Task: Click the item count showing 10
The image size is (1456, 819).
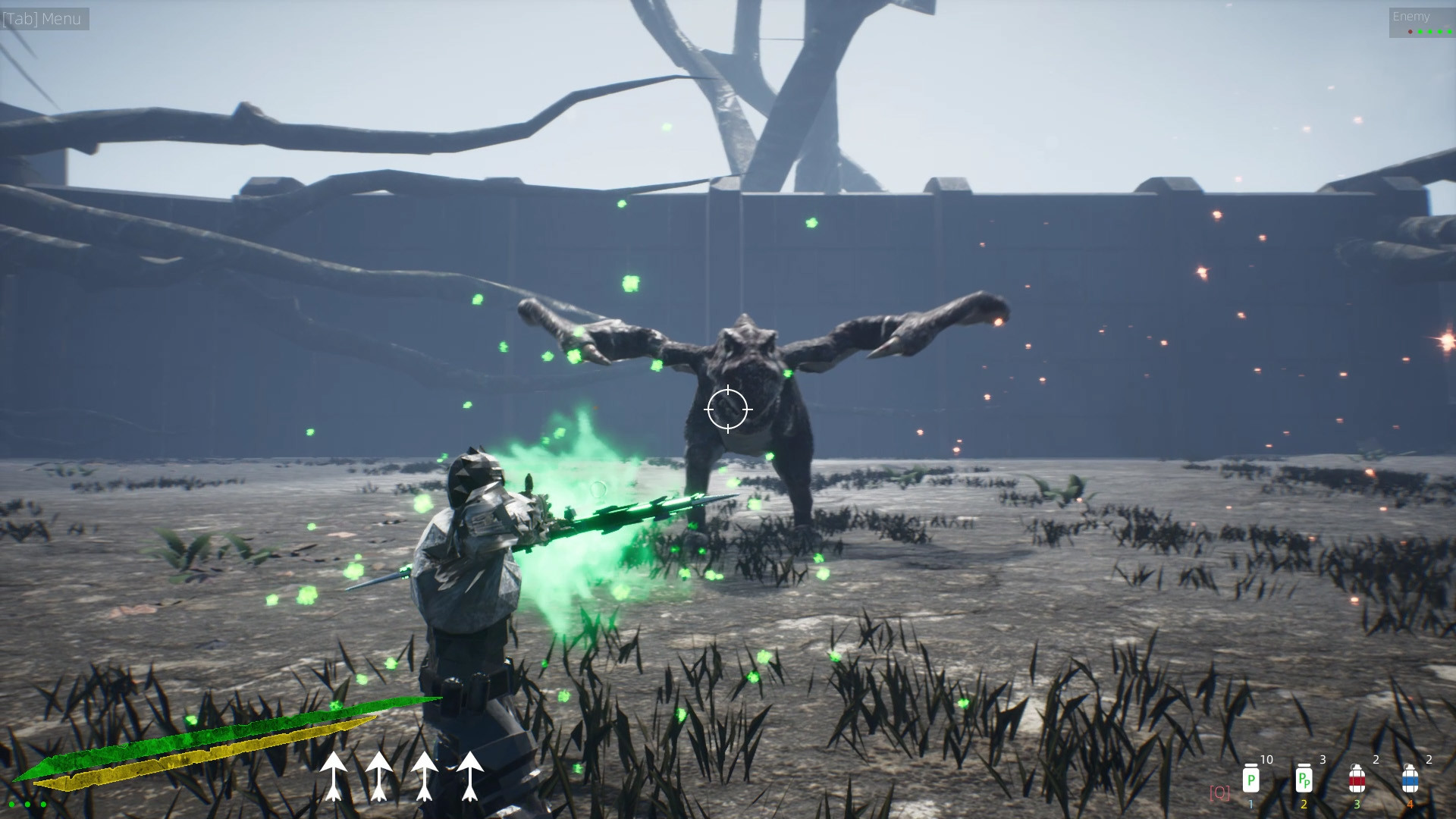Action: click(1266, 760)
